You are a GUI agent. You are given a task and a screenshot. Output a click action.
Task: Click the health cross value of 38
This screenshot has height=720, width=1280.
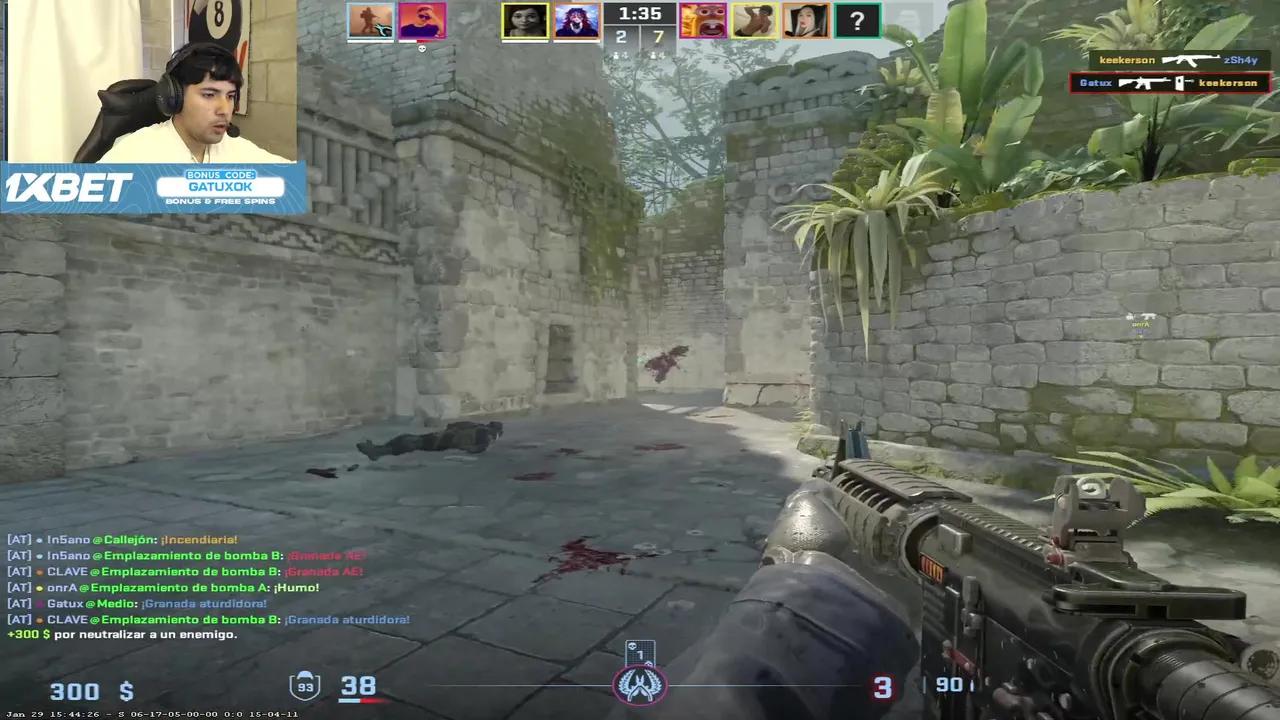click(358, 685)
